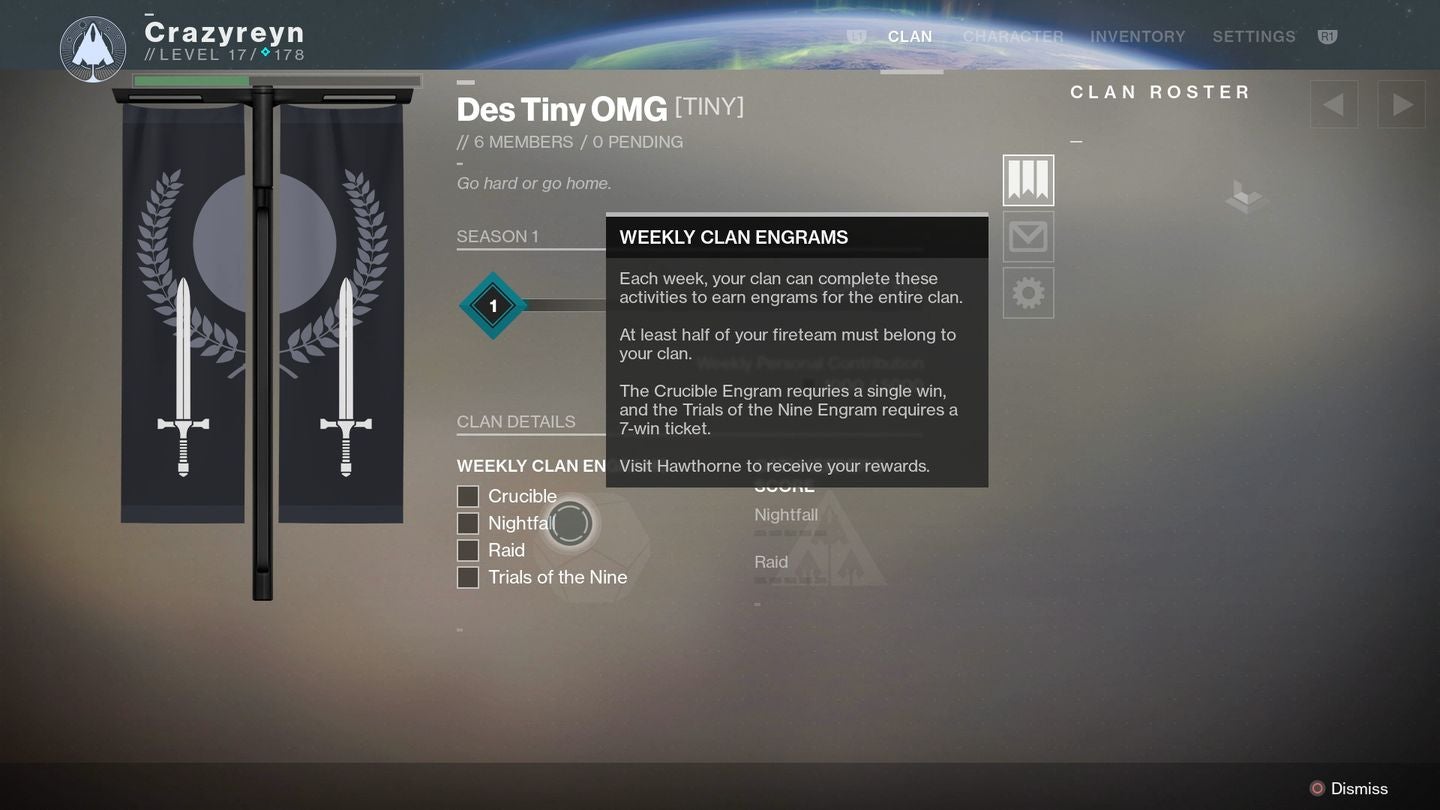Open the clan invitations mail icon
1440x810 pixels.
(x=1028, y=236)
